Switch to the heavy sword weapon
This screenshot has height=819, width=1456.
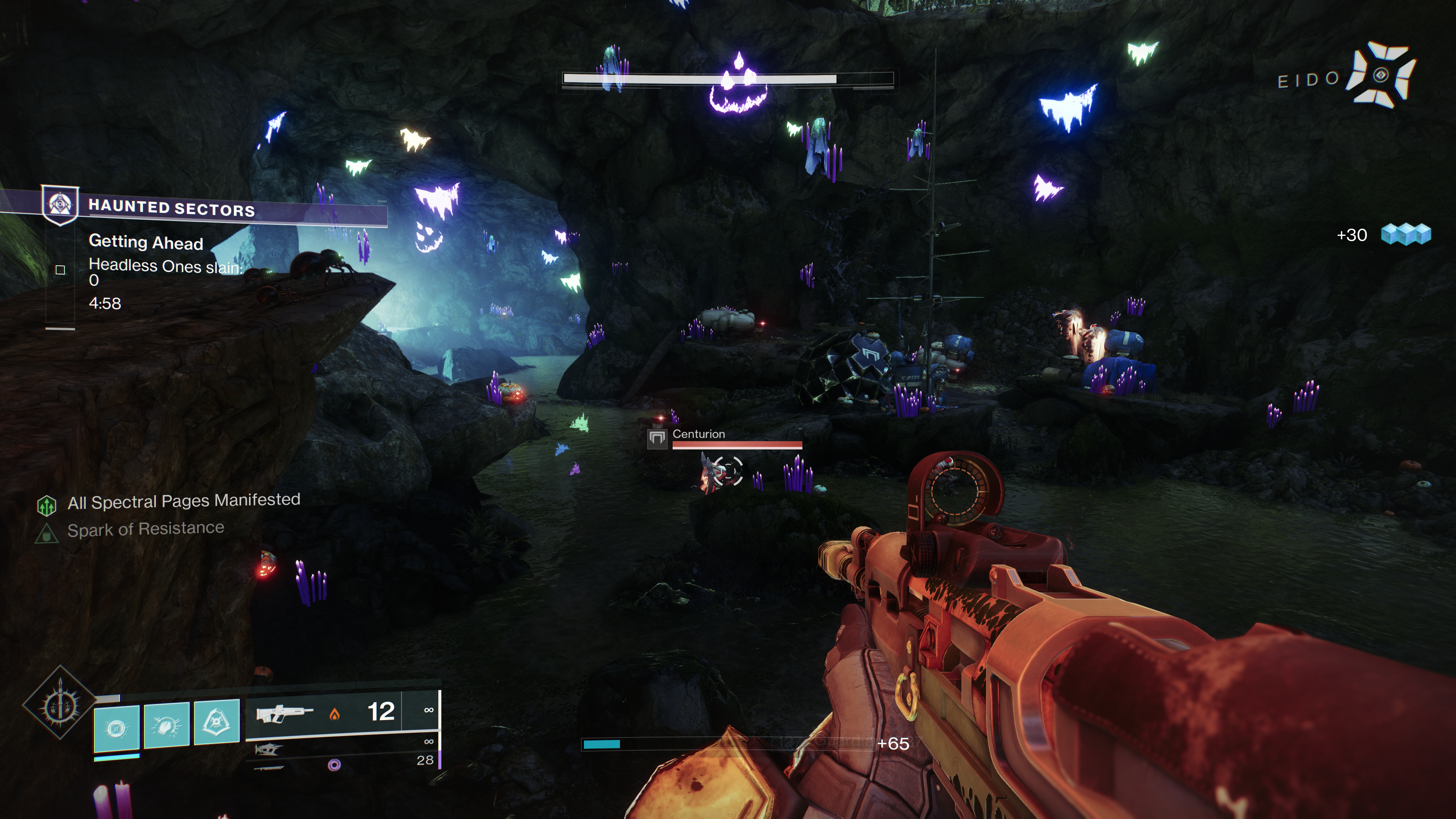[269, 768]
